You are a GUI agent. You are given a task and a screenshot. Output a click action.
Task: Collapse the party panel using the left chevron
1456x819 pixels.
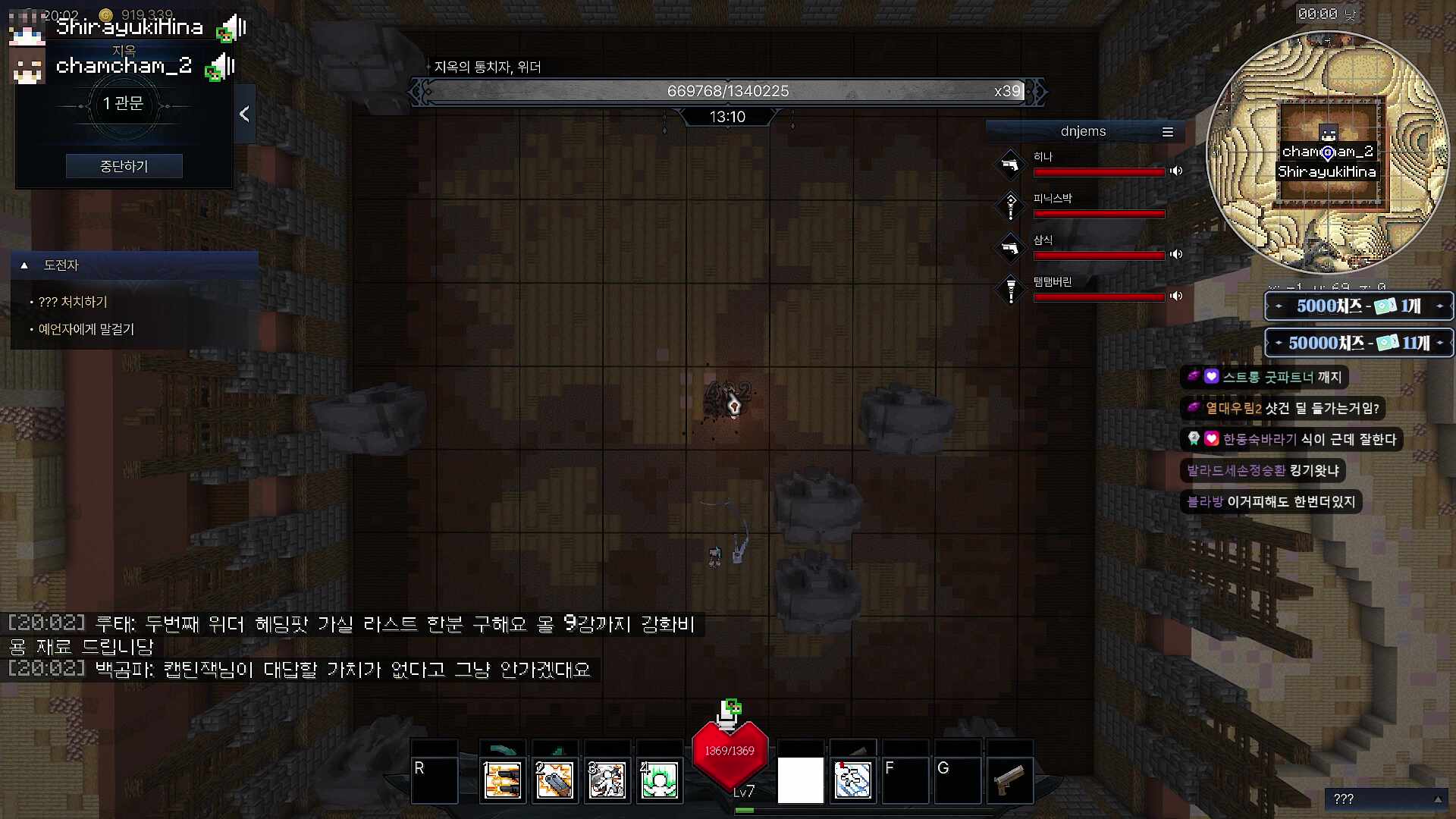(x=244, y=114)
